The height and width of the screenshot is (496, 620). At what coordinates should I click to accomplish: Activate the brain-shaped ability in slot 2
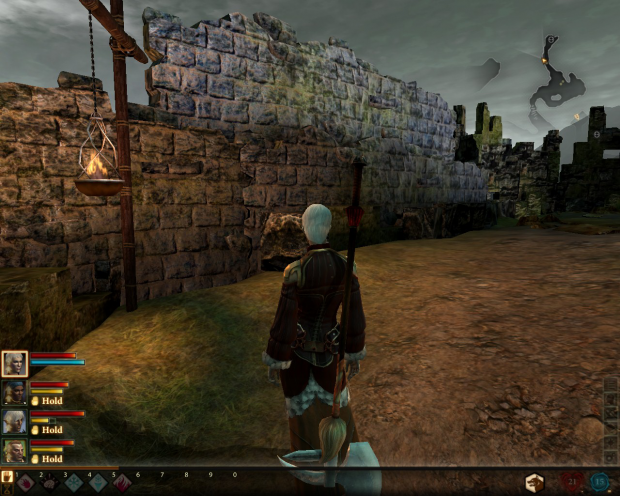[50, 483]
